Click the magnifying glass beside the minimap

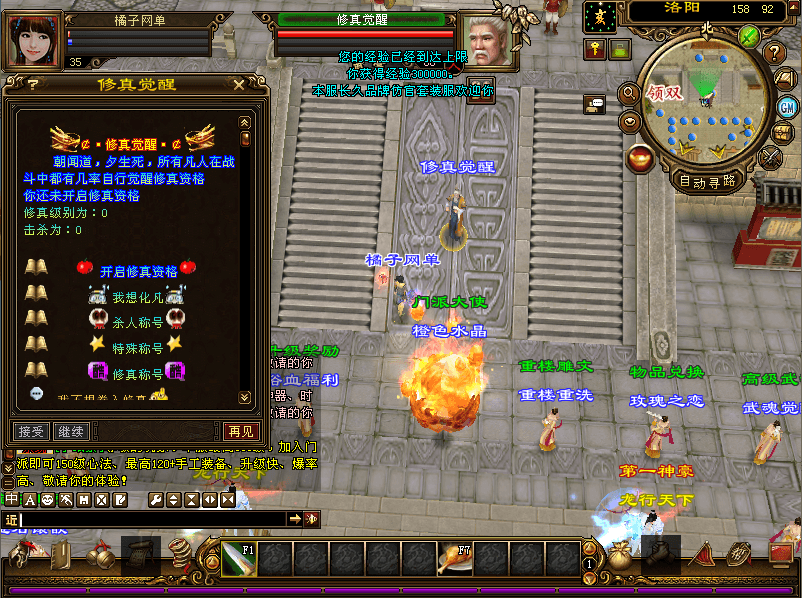(x=630, y=94)
